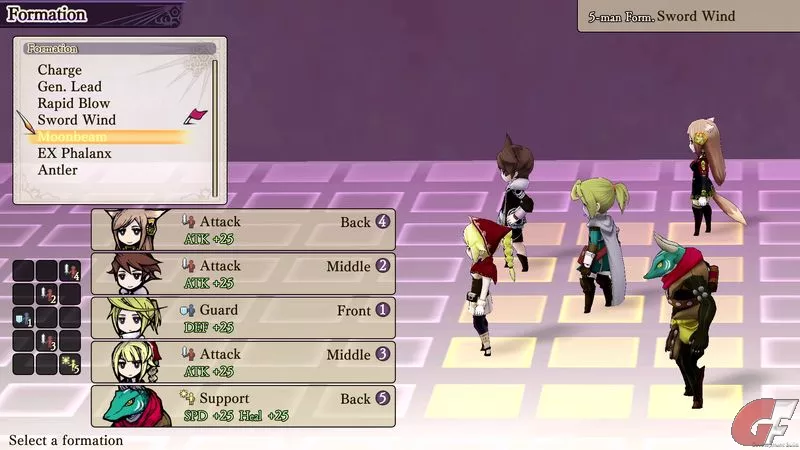Select the Sword Wind formation
This screenshot has width=800, height=450.
pyautogui.click(x=77, y=120)
